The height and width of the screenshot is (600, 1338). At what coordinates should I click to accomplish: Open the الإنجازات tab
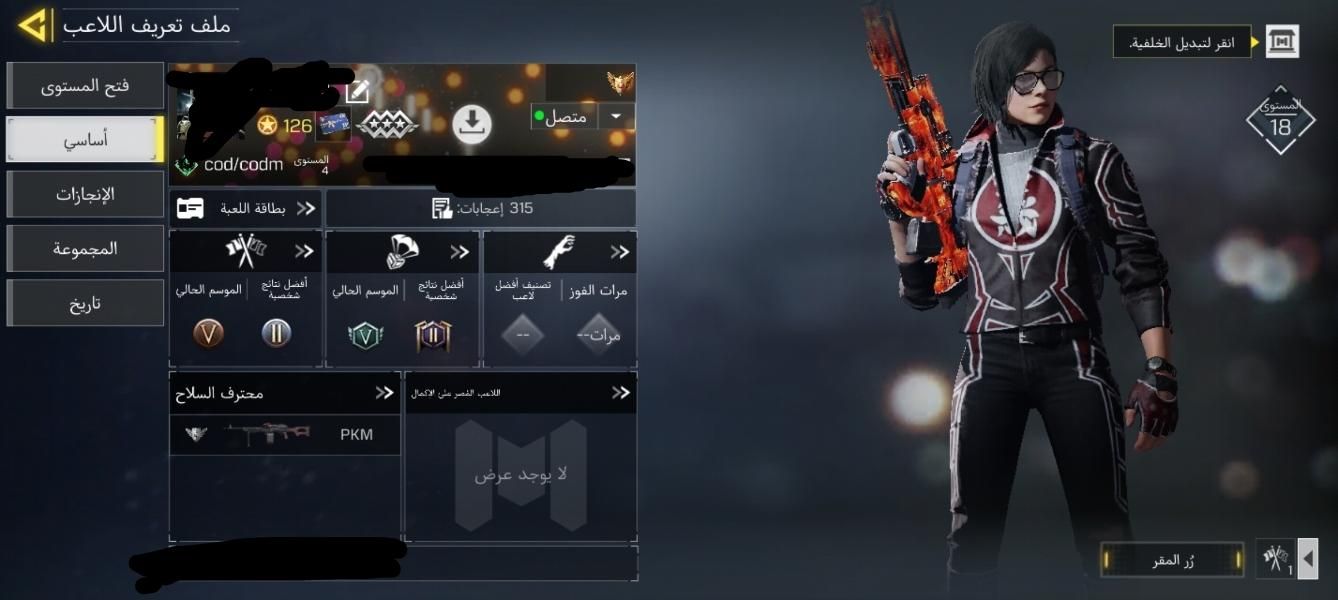coord(85,194)
